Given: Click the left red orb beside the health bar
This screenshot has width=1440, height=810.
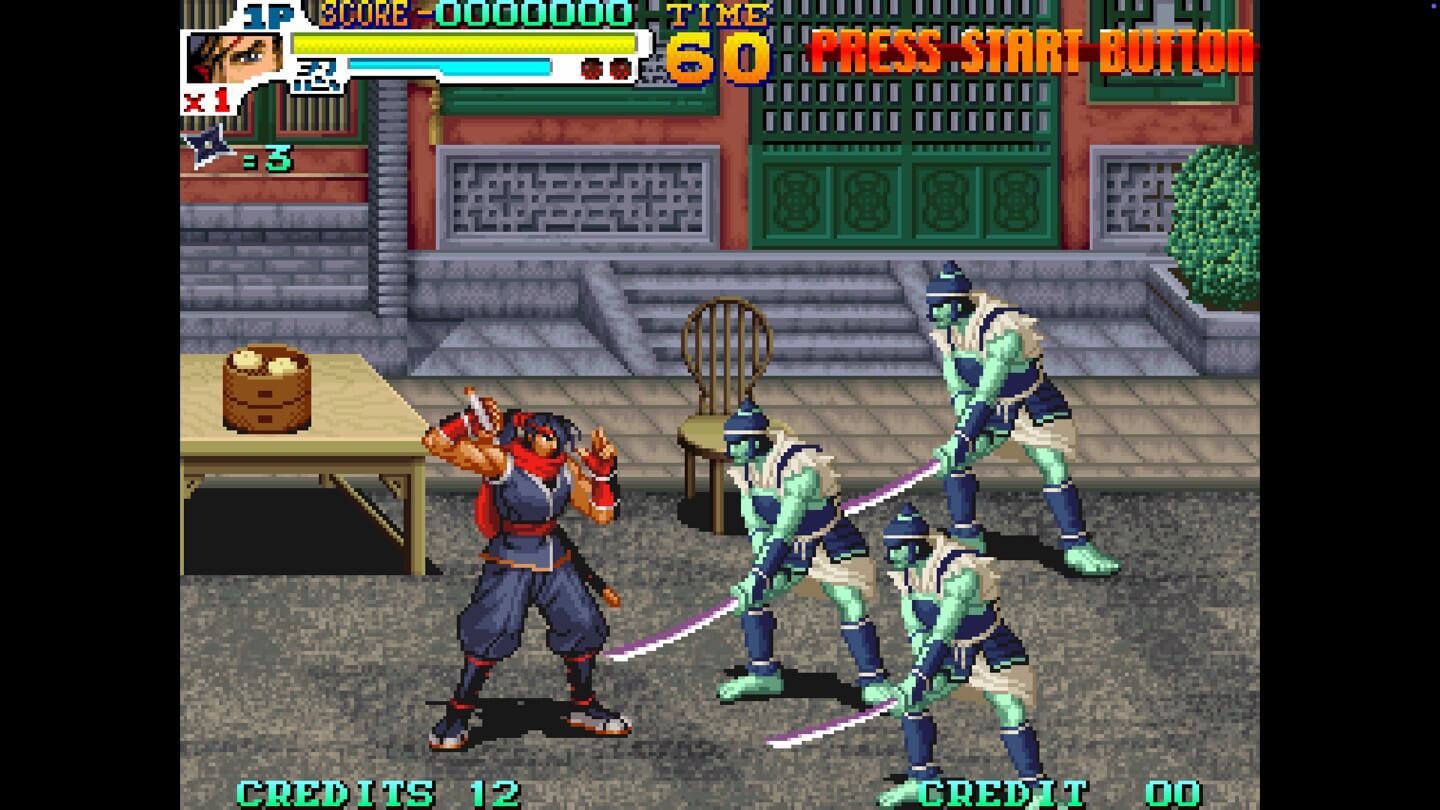Looking at the screenshot, I should (x=591, y=68).
